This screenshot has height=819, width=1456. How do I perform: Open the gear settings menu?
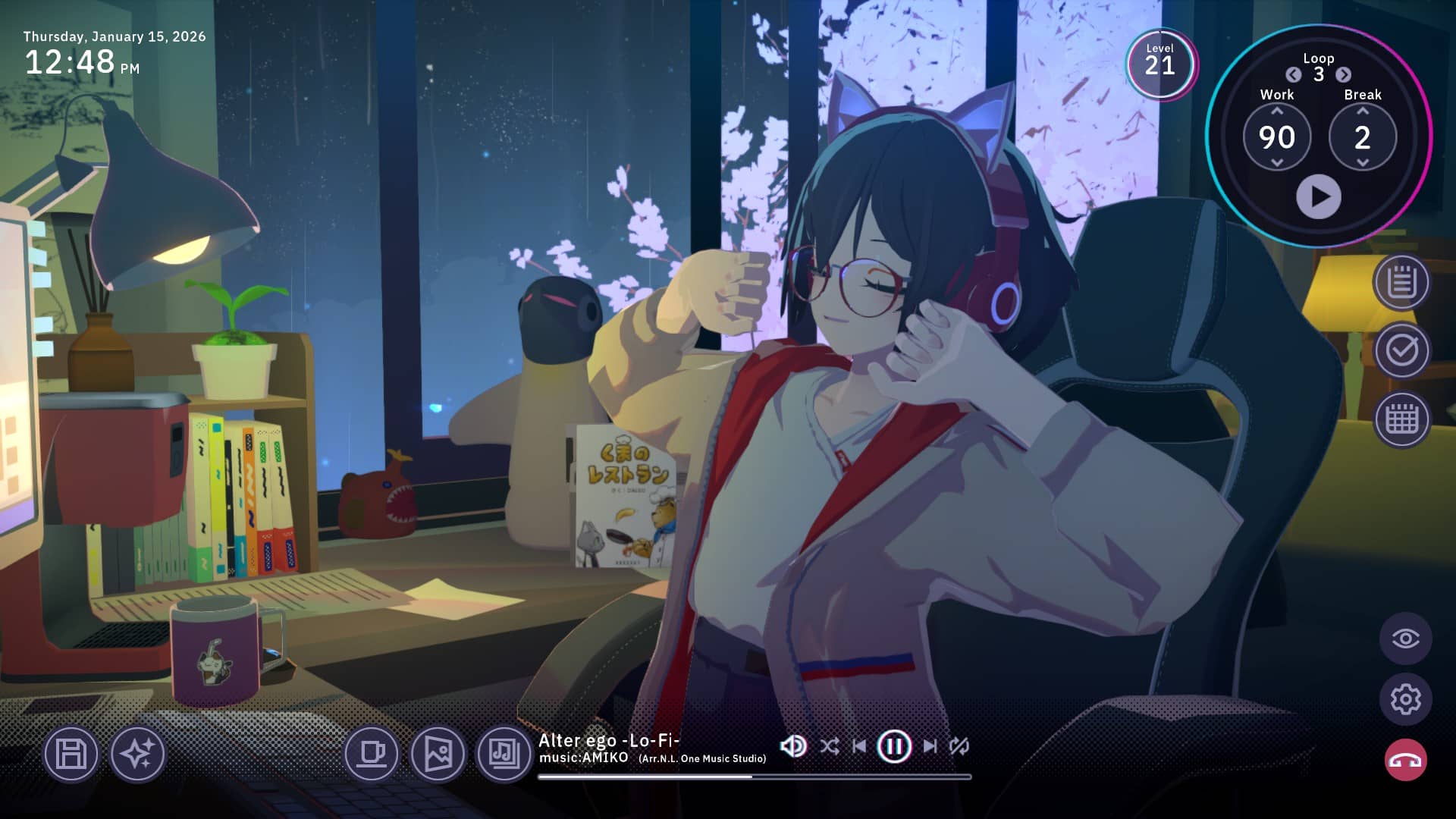pyautogui.click(x=1405, y=699)
